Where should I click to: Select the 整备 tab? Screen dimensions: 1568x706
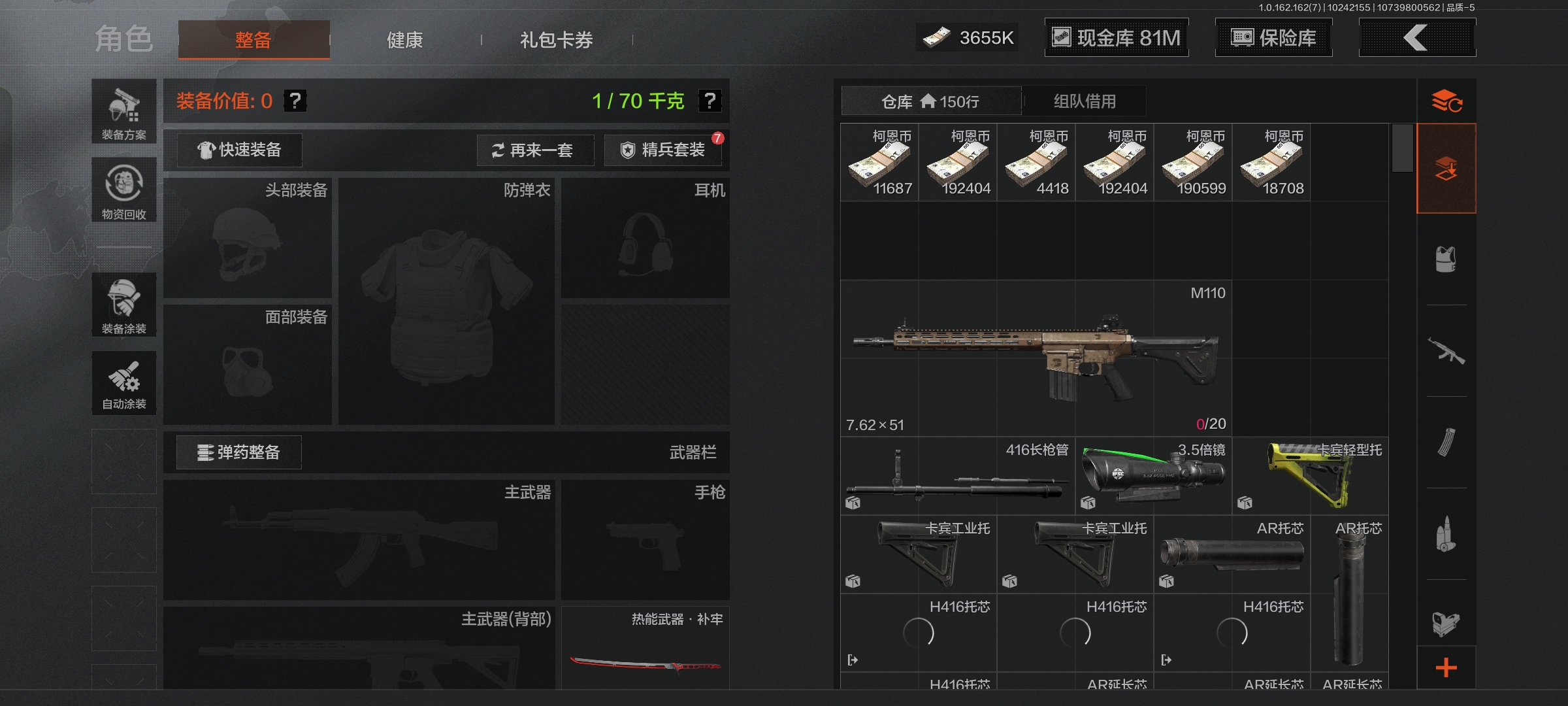tap(253, 40)
